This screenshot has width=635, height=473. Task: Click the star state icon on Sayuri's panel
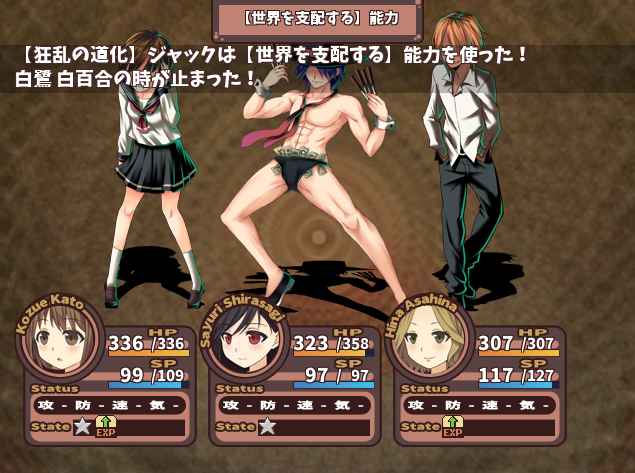click(x=266, y=427)
